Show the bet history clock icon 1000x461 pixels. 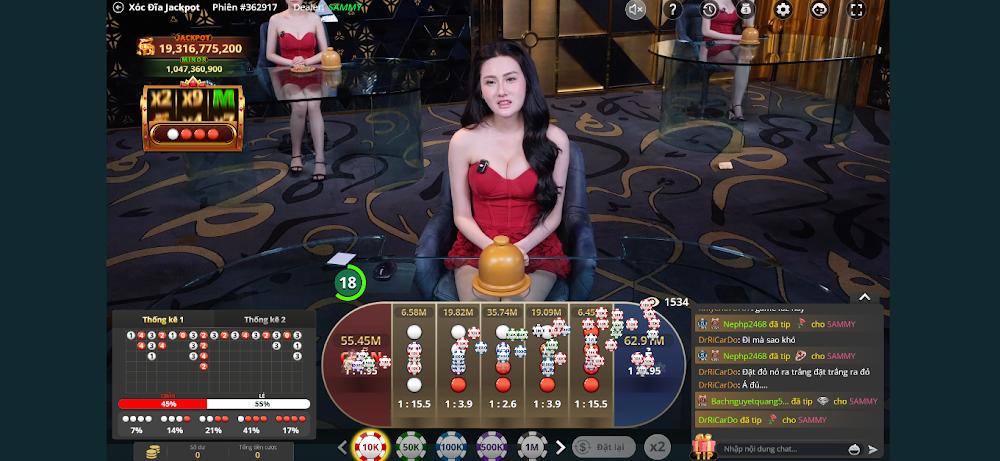(x=709, y=10)
